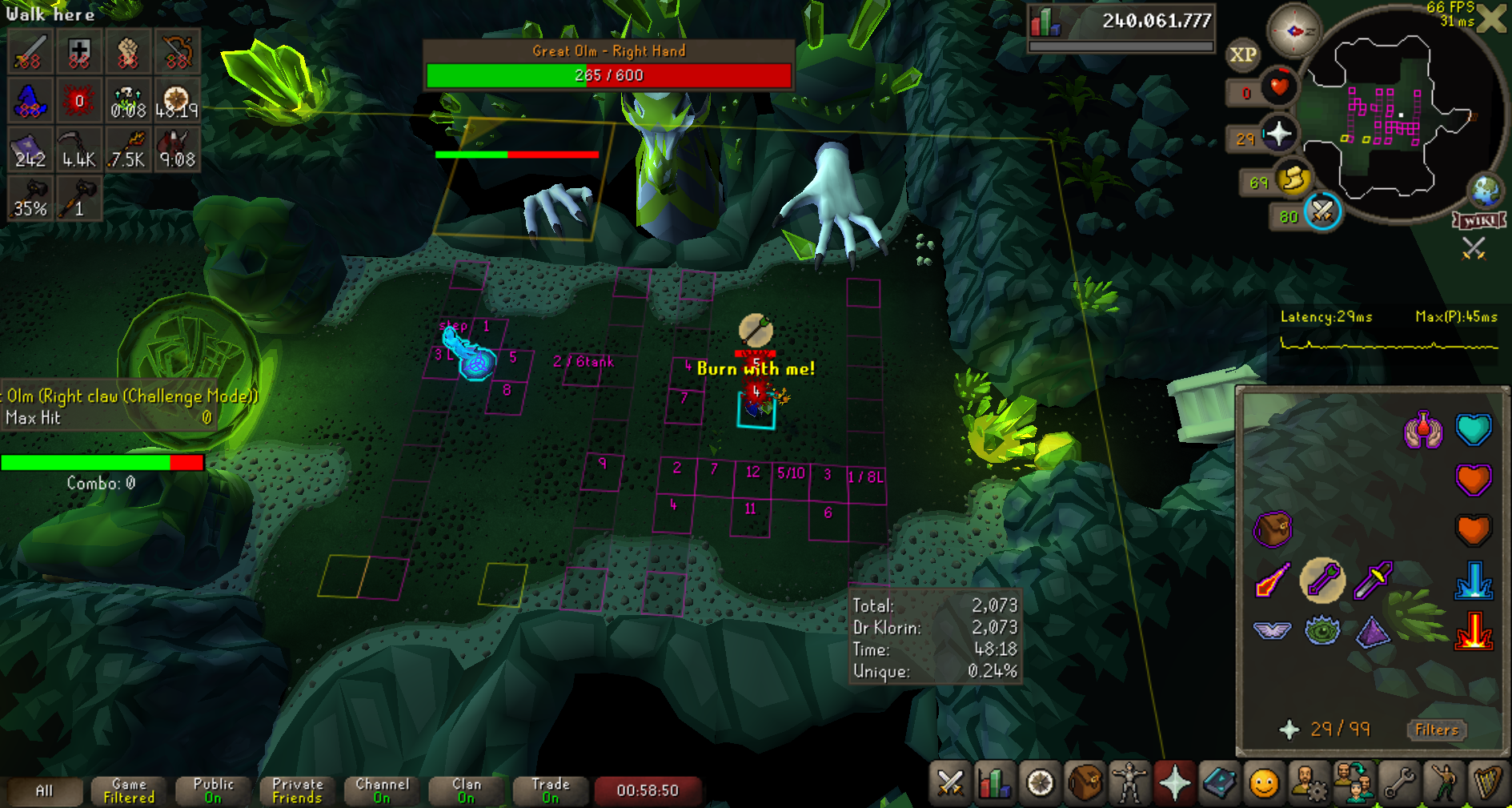Open the combat options tab

tap(950, 783)
